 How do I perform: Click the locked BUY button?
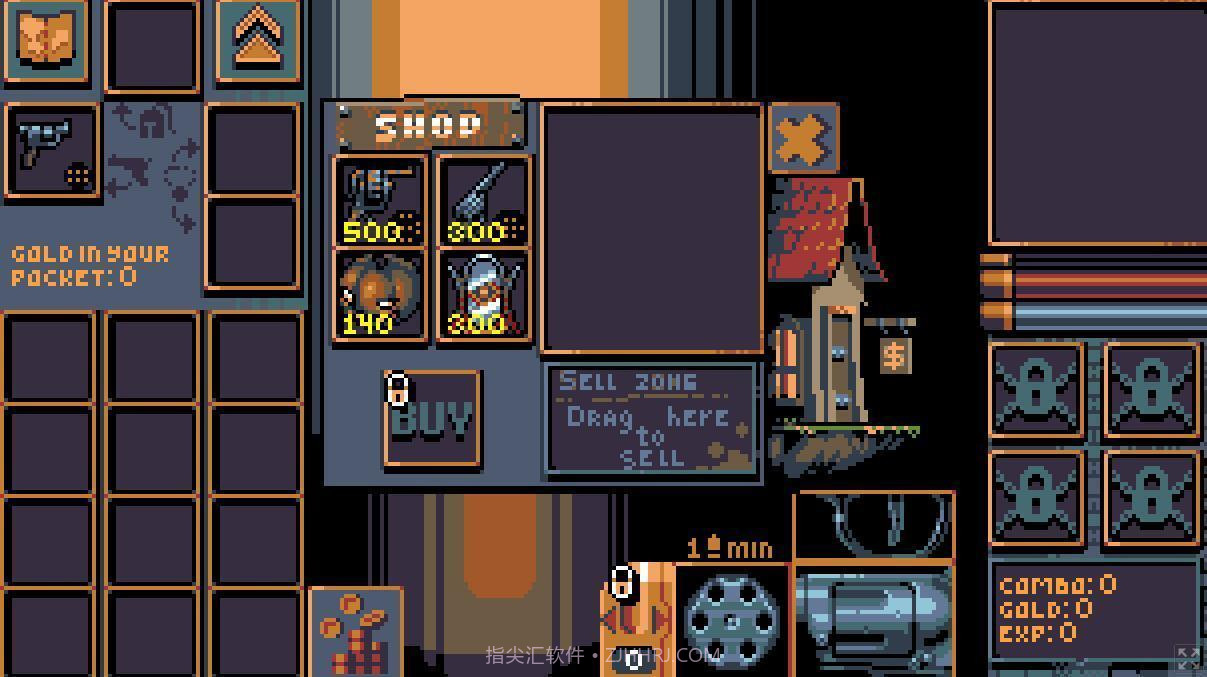(432, 419)
